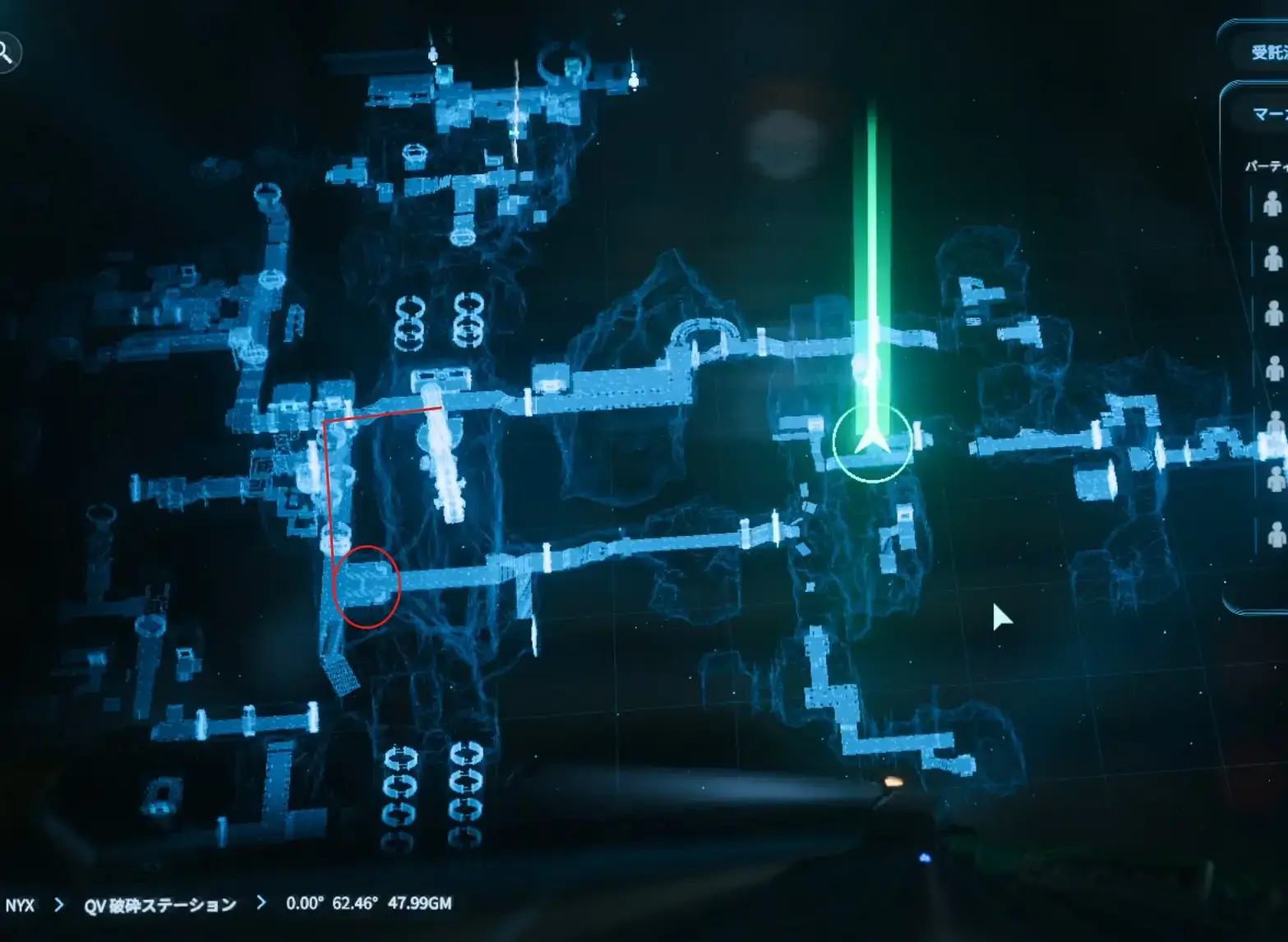Image resolution: width=1288 pixels, height=942 pixels.
Task: Jump to QV 破碎ステーション breadcrumb
Action: [160, 905]
